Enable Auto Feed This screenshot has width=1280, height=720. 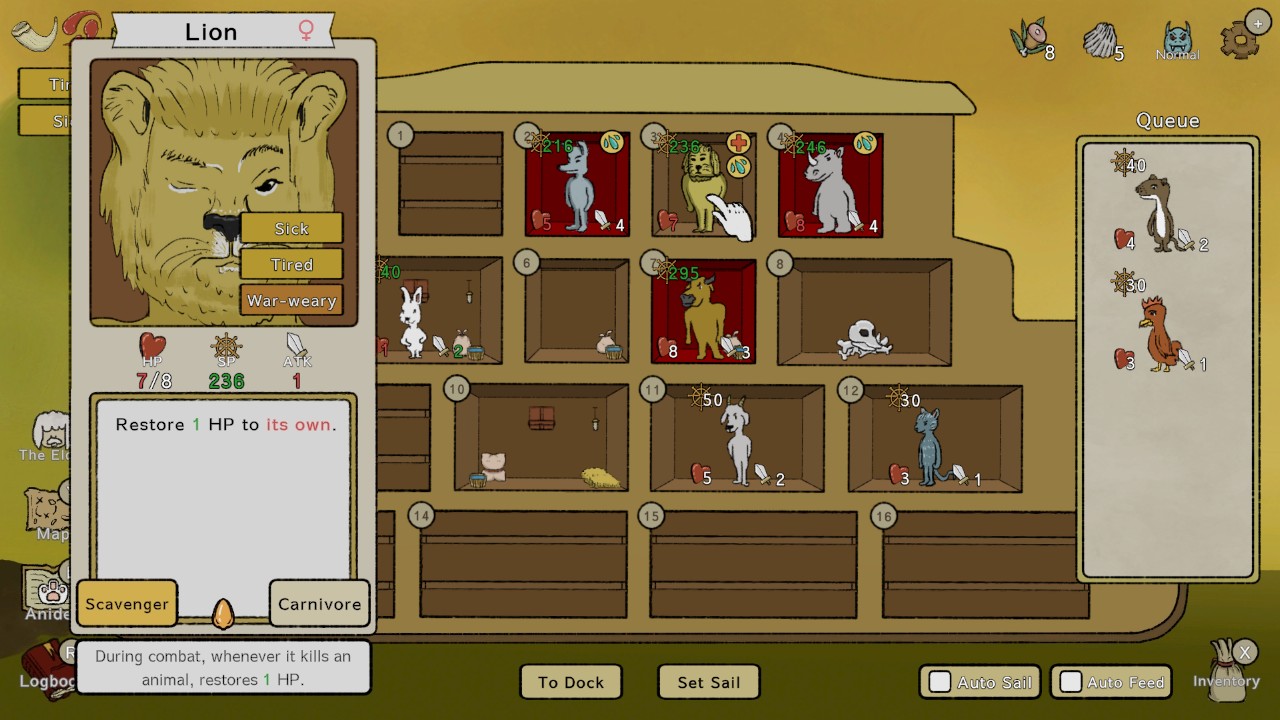1071,682
